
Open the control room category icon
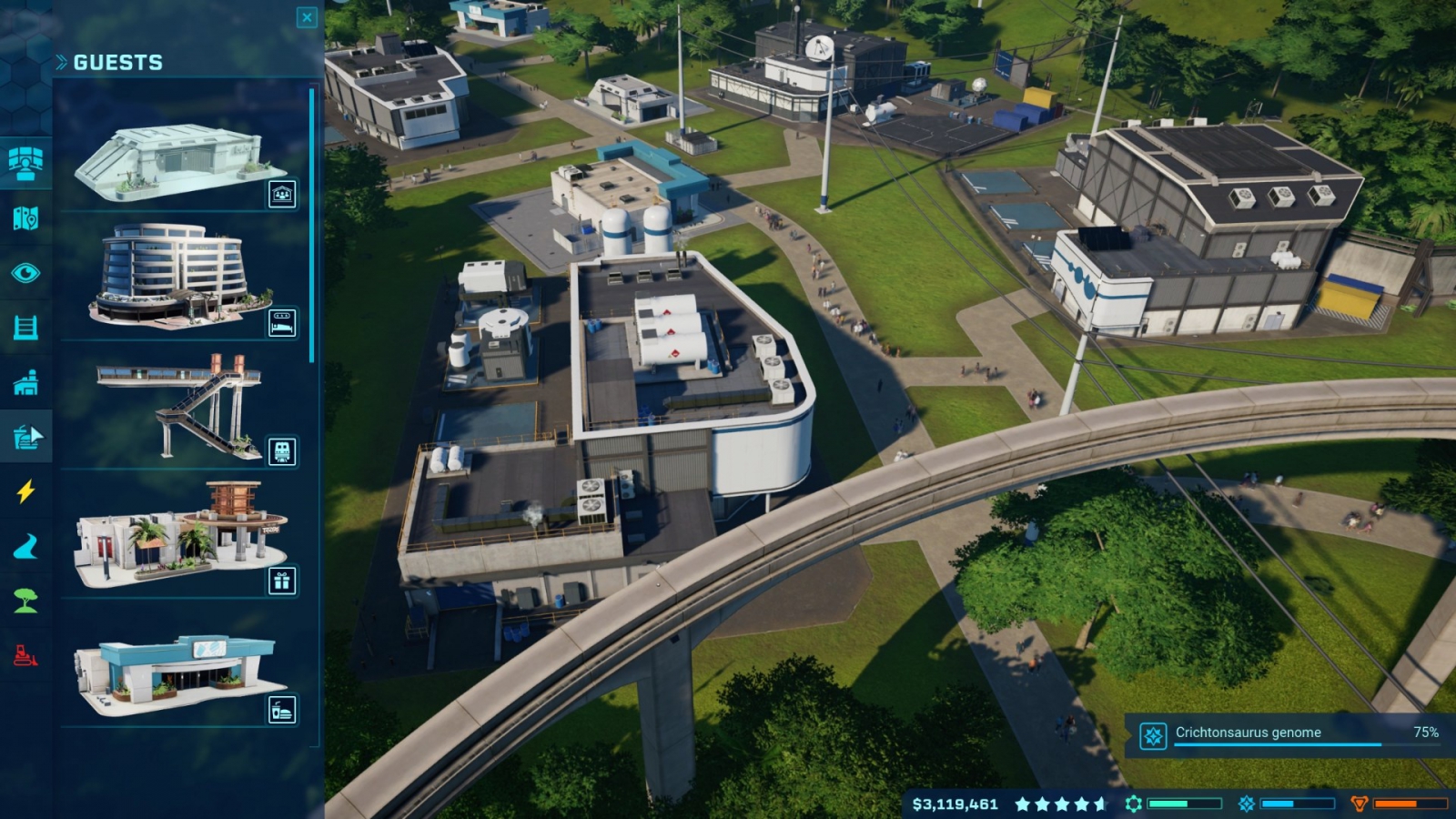pos(25,162)
